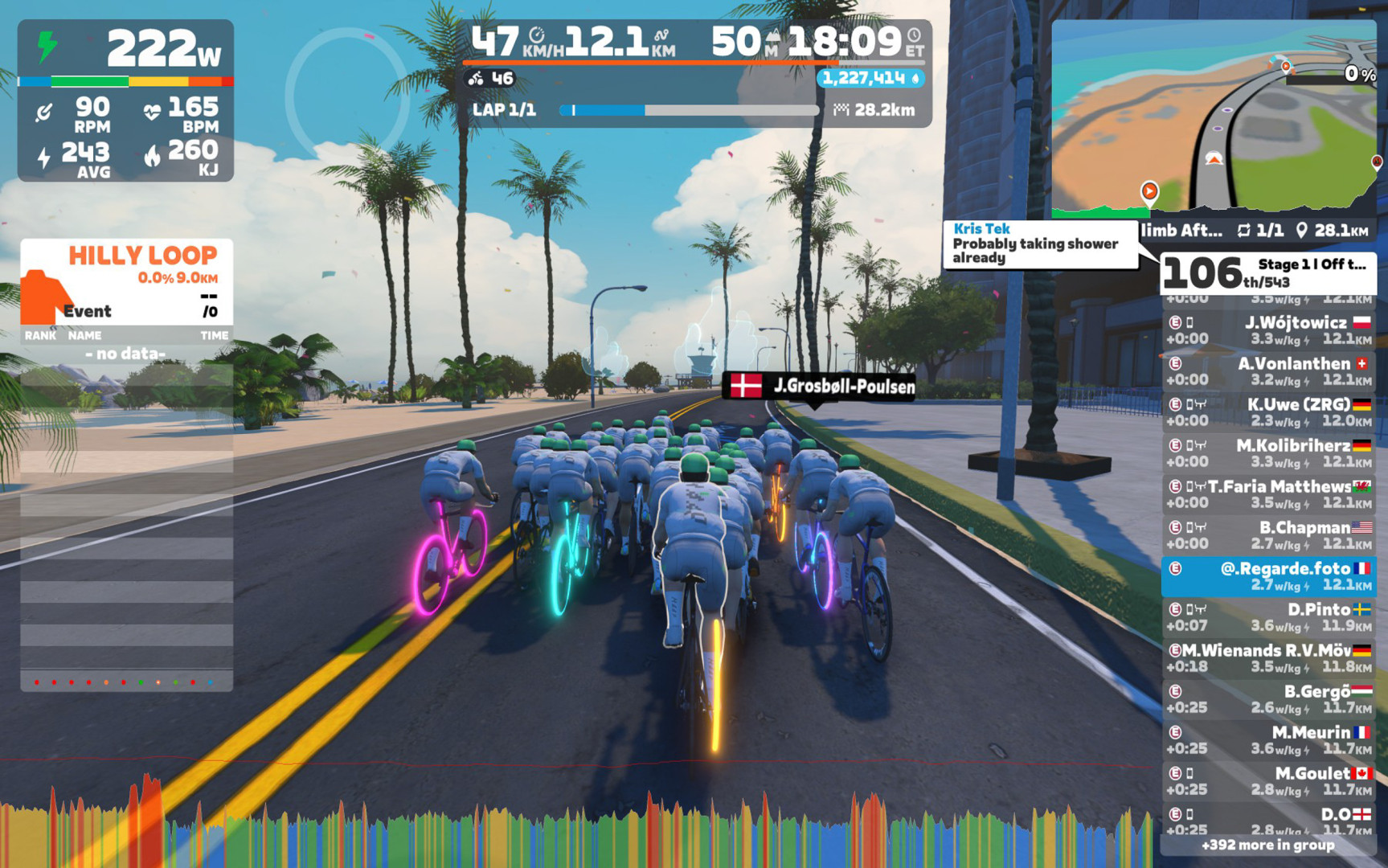Select J.Wójtowicz in the rider list

click(1268, 330)
